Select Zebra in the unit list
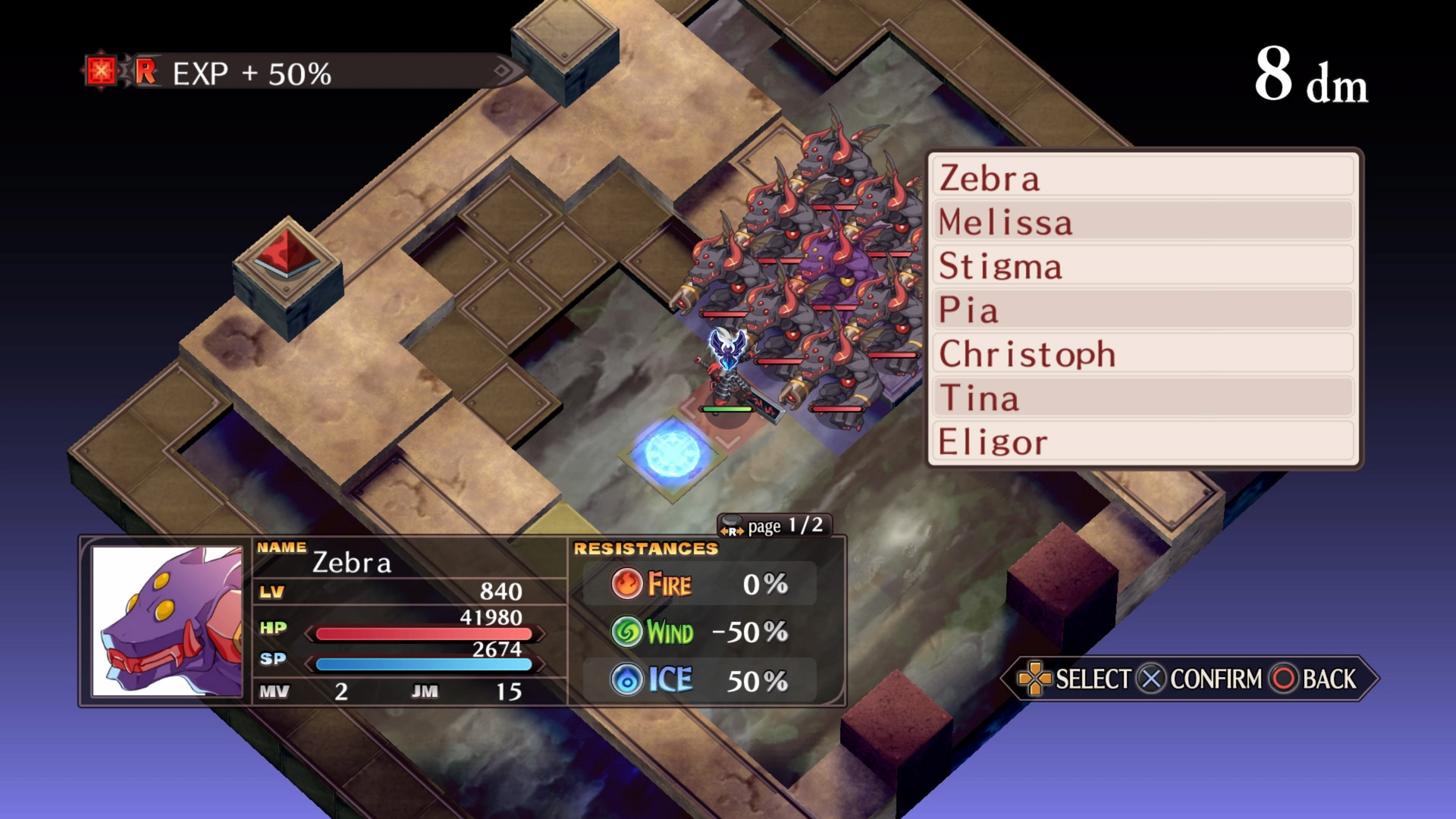The width and height of the screenshot is (1456, 819). point(1144,177)
